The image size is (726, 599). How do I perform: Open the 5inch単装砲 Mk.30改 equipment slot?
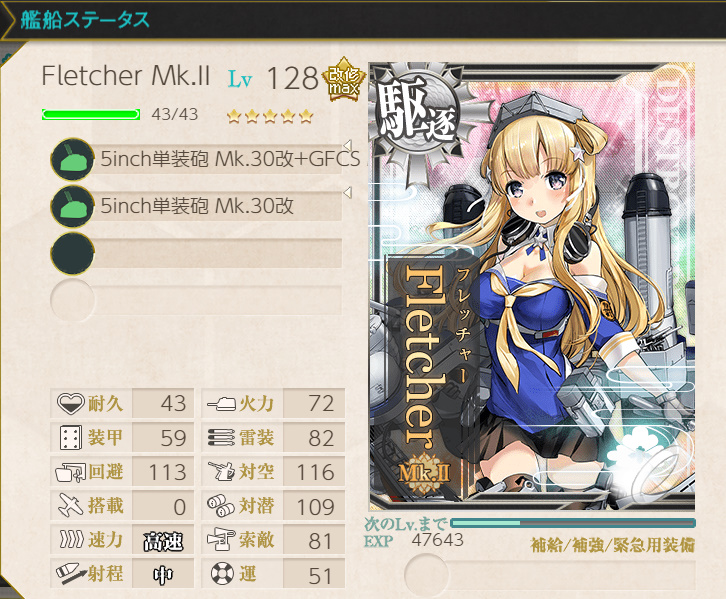coord(205,206)
